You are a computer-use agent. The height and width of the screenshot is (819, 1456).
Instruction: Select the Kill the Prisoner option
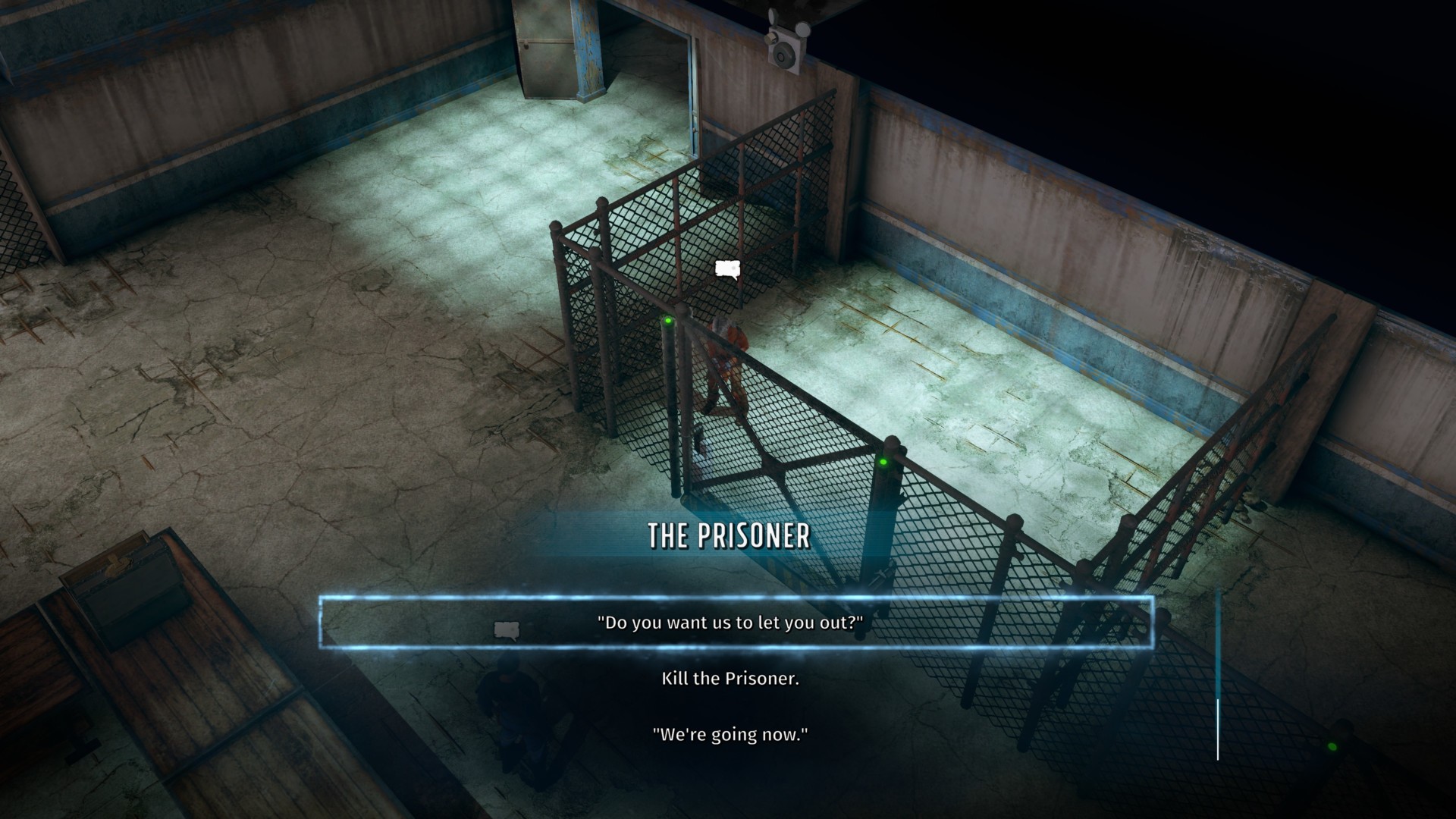[x=730, y=678]
